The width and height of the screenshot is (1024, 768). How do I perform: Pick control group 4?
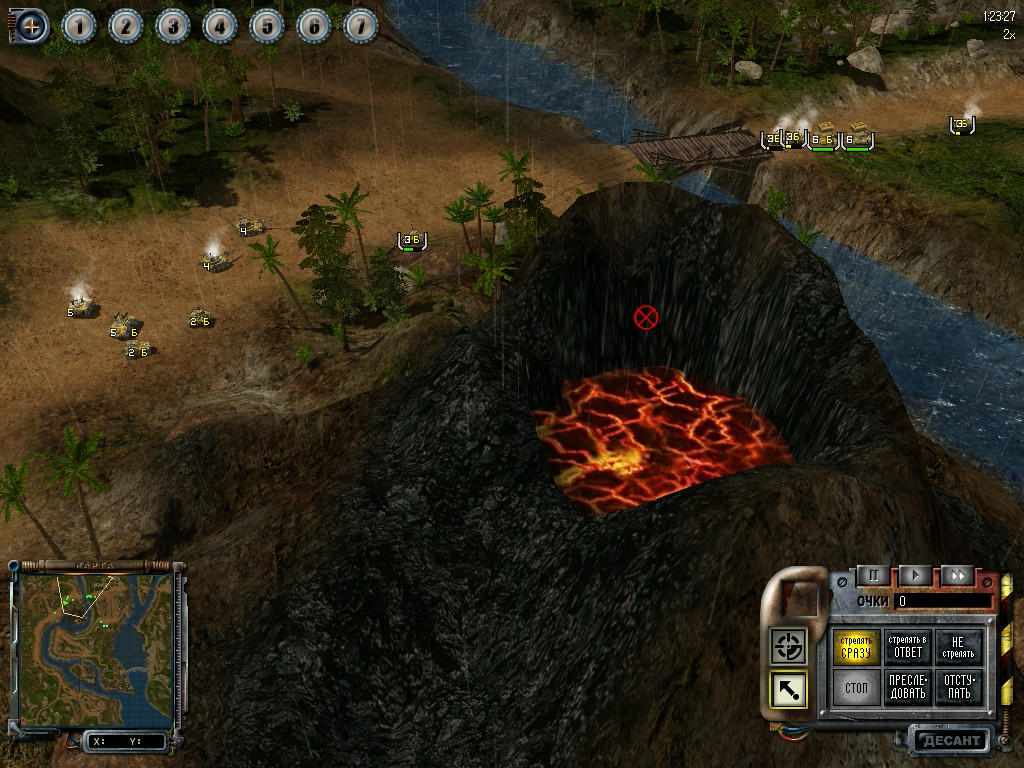(220, 26)
